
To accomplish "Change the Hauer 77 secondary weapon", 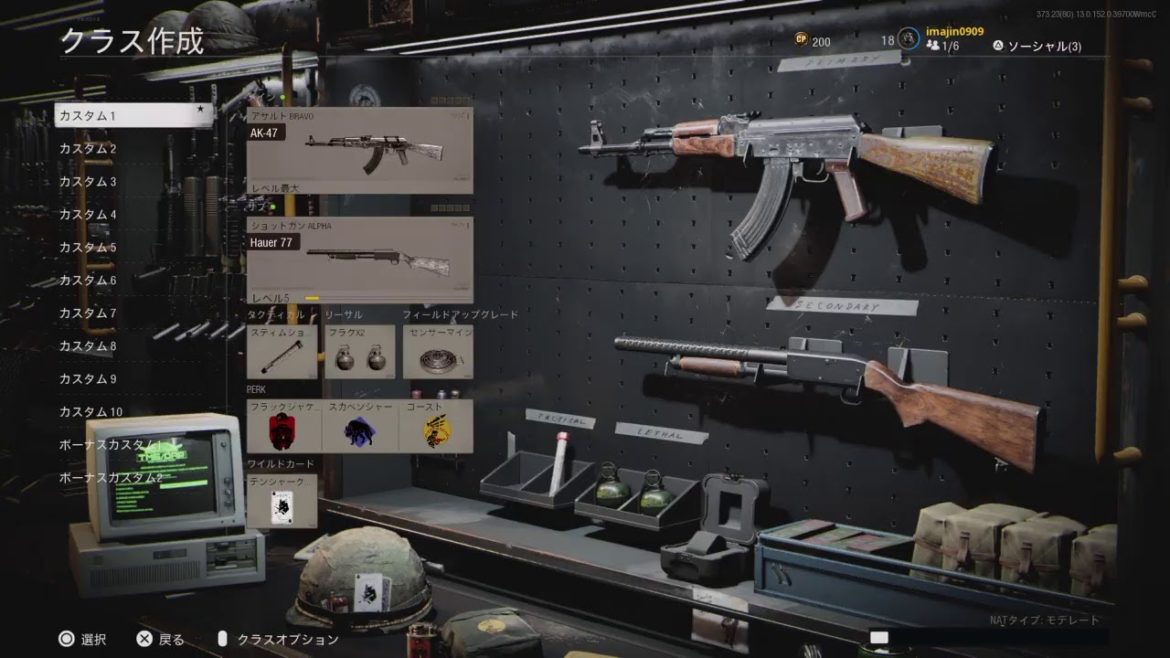I will [360, 260].
